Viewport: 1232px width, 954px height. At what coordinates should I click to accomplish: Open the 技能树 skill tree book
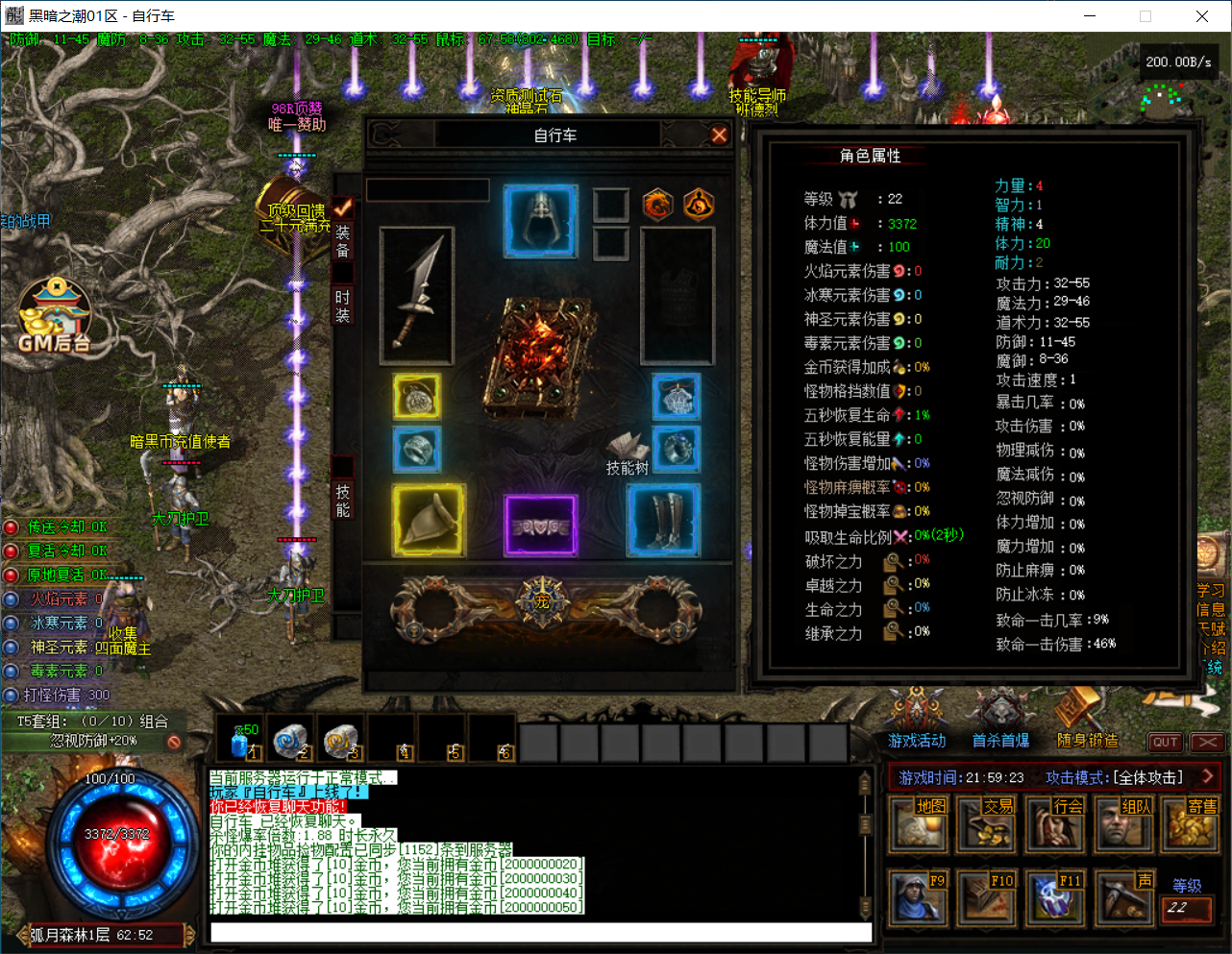point(628,453)
